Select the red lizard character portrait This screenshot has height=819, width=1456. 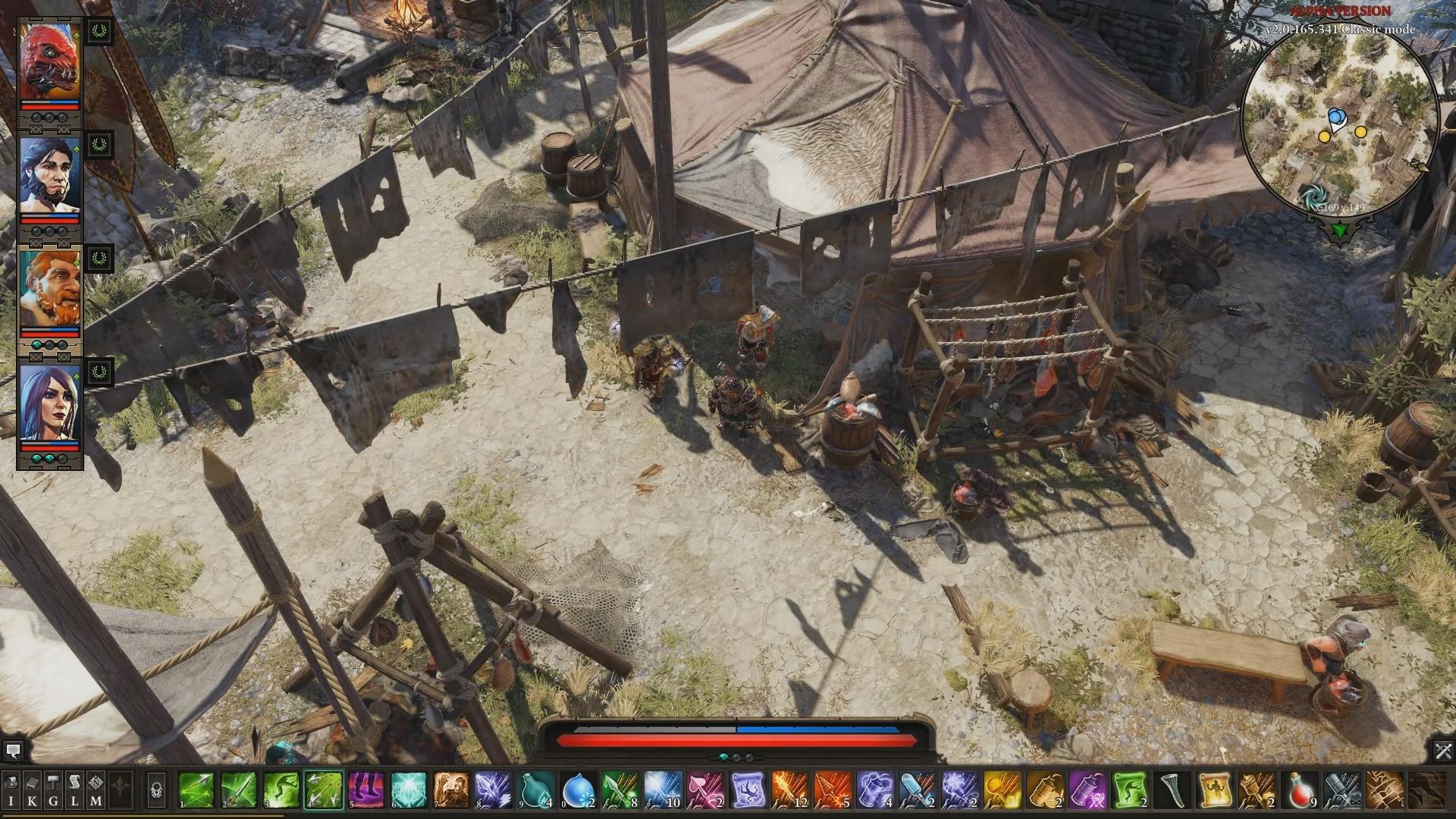pos(49,62)
